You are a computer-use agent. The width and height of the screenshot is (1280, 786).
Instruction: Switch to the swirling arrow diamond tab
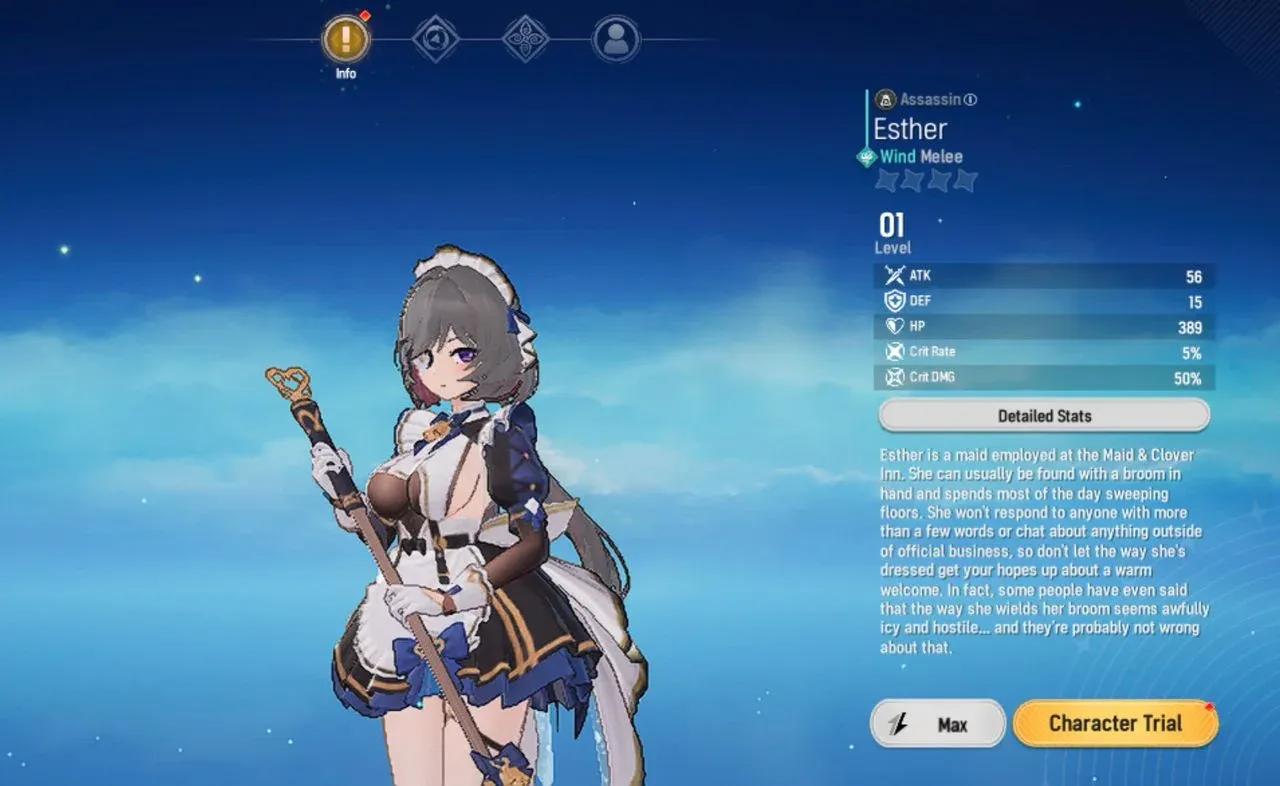tap(436, 40)
